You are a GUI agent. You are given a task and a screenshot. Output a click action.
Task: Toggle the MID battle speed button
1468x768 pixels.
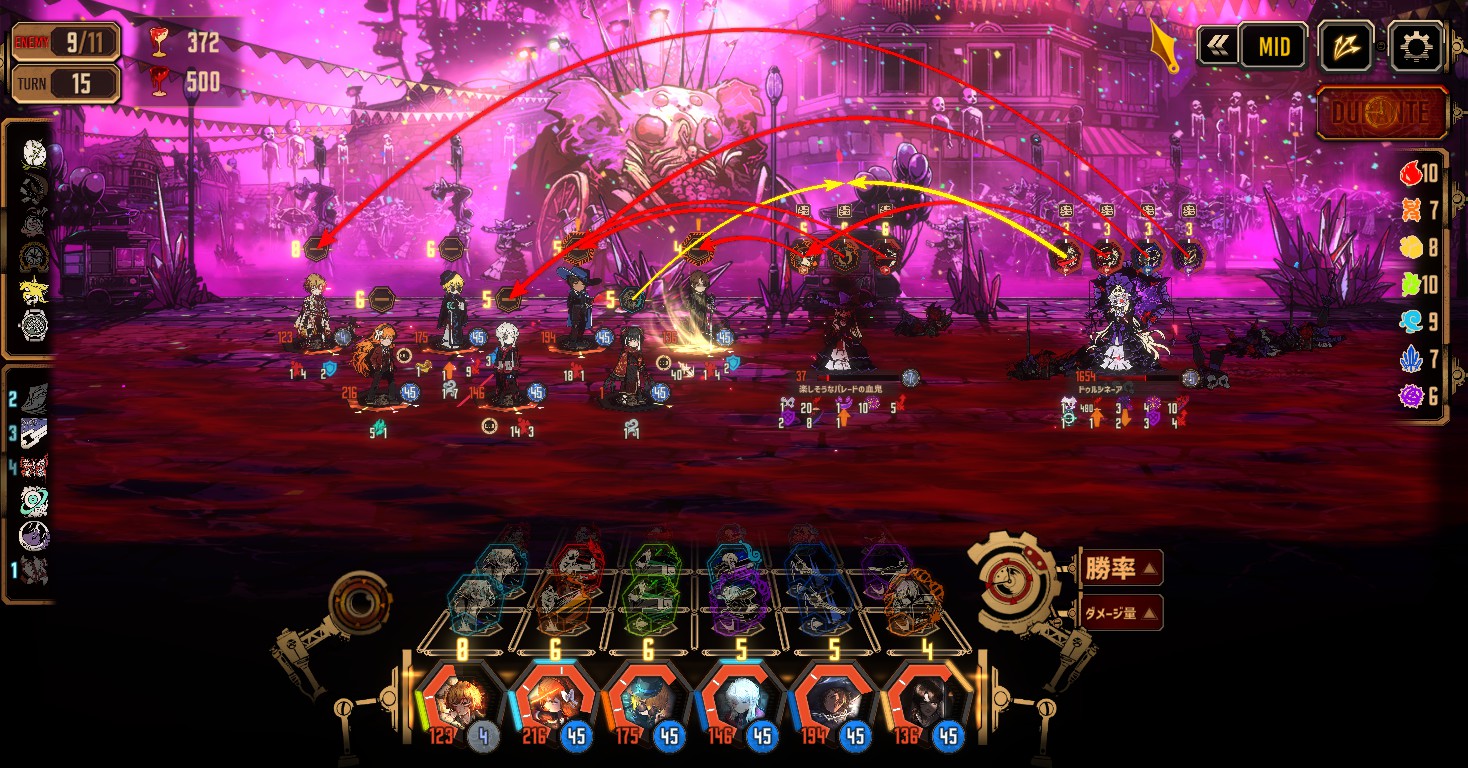1274,46
